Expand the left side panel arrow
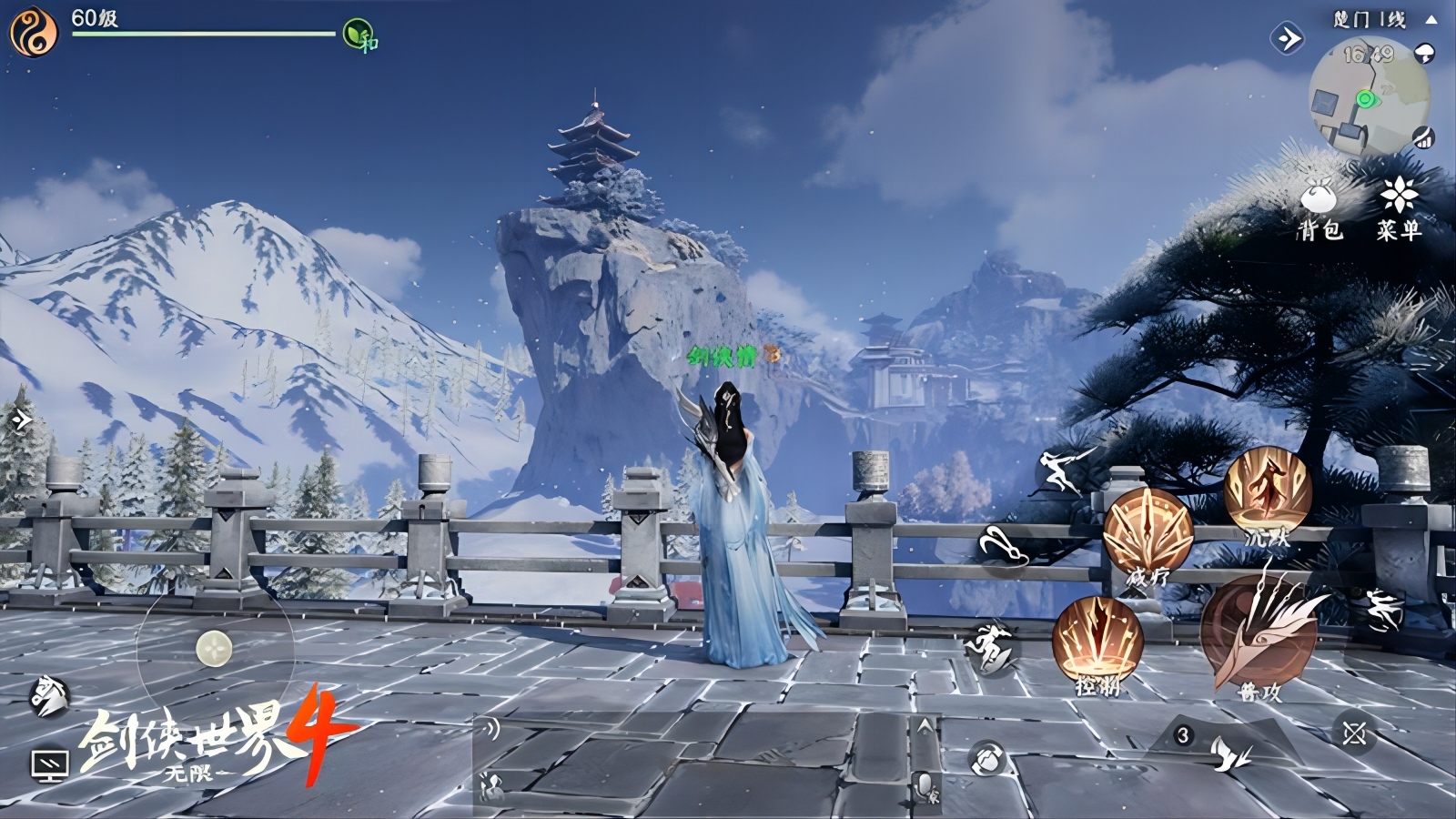 tap(20, 420)
